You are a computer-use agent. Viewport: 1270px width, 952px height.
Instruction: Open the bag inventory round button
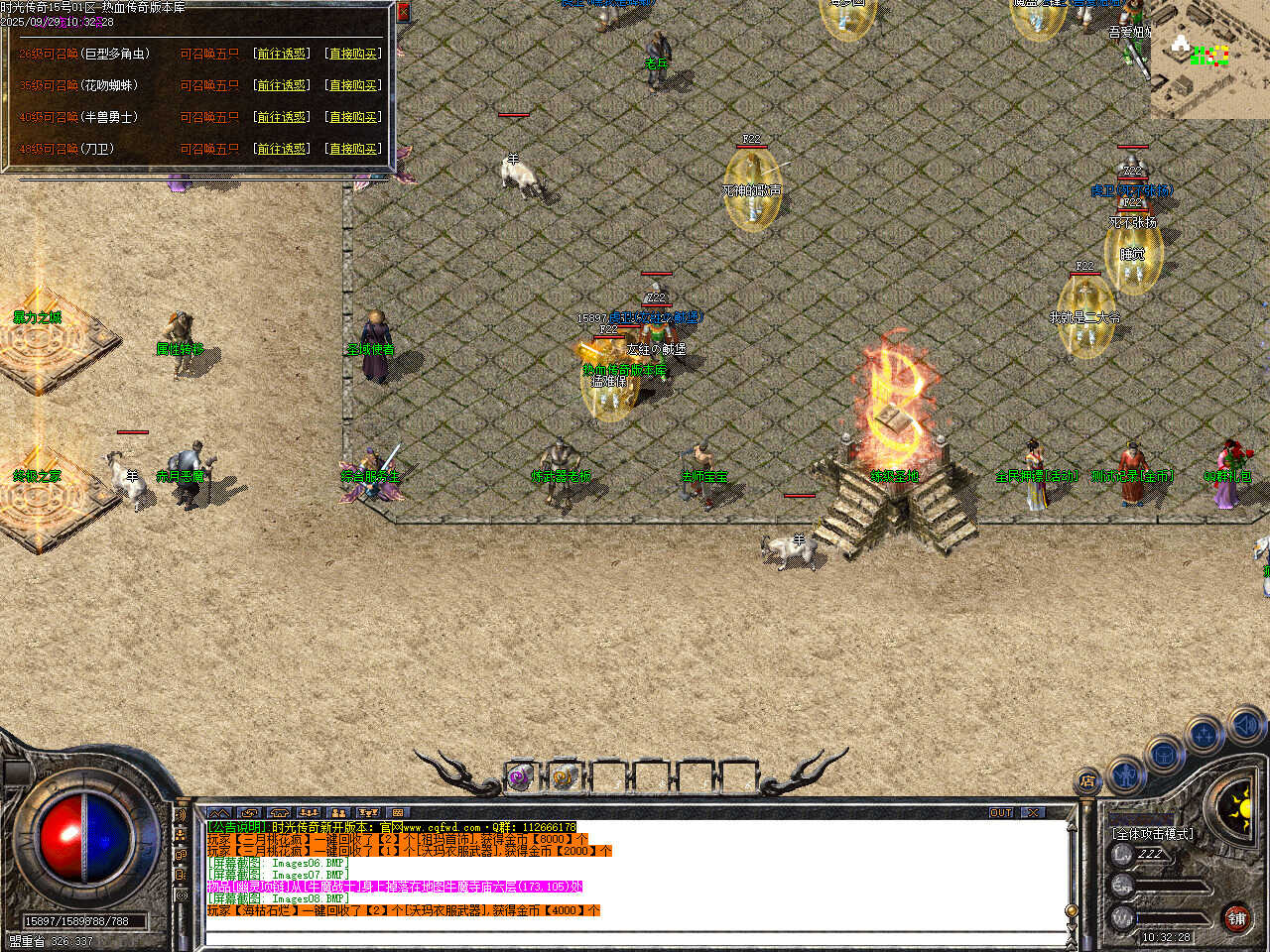coord(1163,756)
